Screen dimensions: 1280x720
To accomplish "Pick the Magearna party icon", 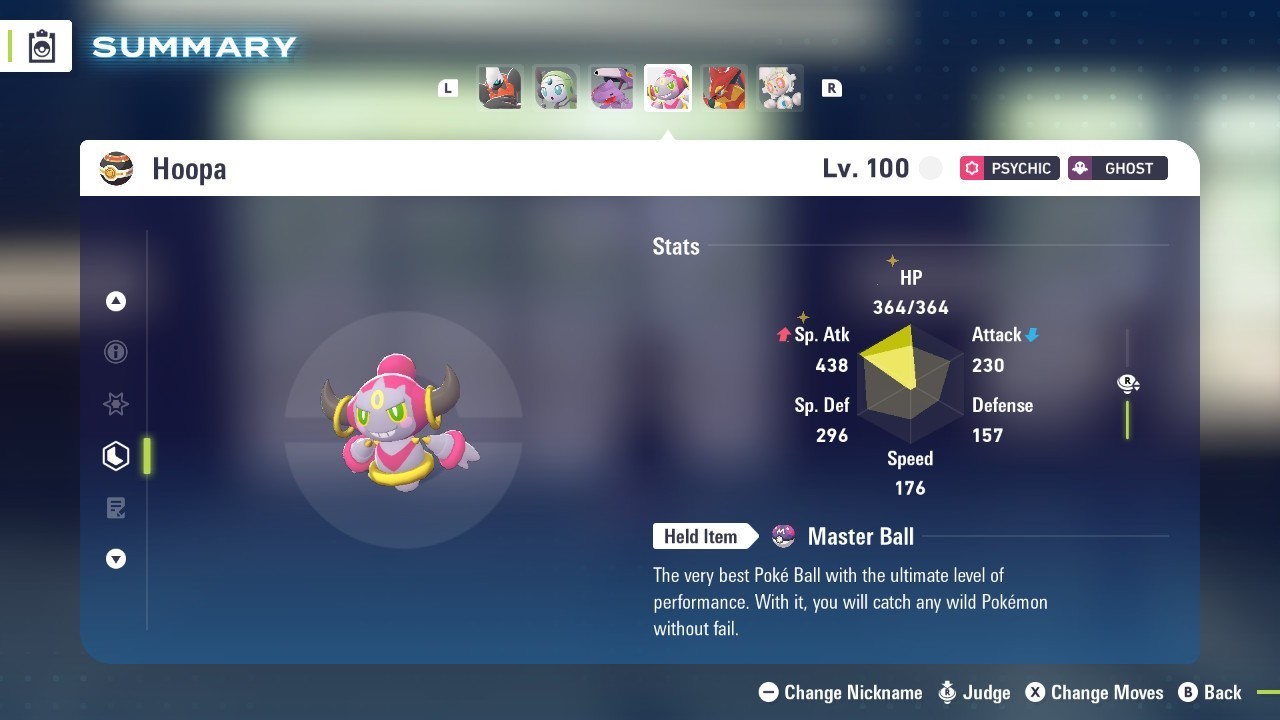I will pyautogui.click(x=780, y=88).
